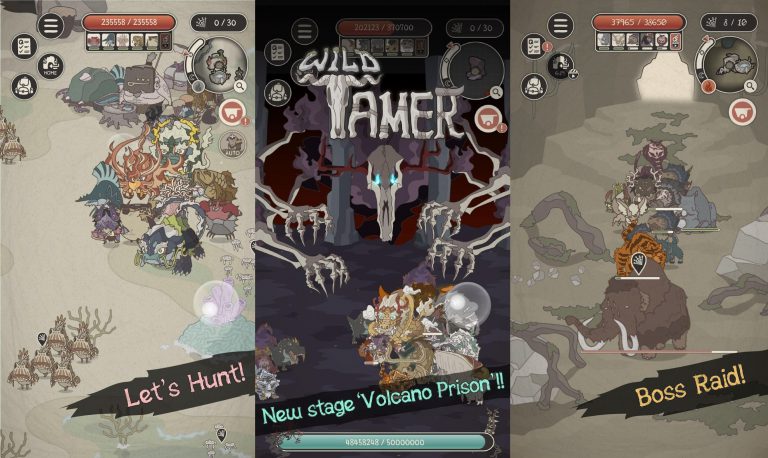Click red cart icon in Volcano Prison panel
The height and width of the screenshot is (458, 768).
click(487, 117)
